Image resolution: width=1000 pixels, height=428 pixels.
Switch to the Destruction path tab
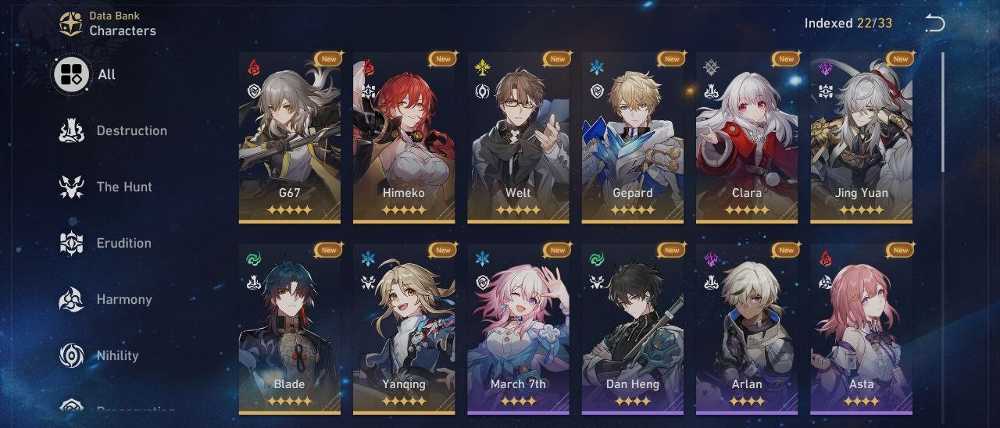tap(112, 131)
